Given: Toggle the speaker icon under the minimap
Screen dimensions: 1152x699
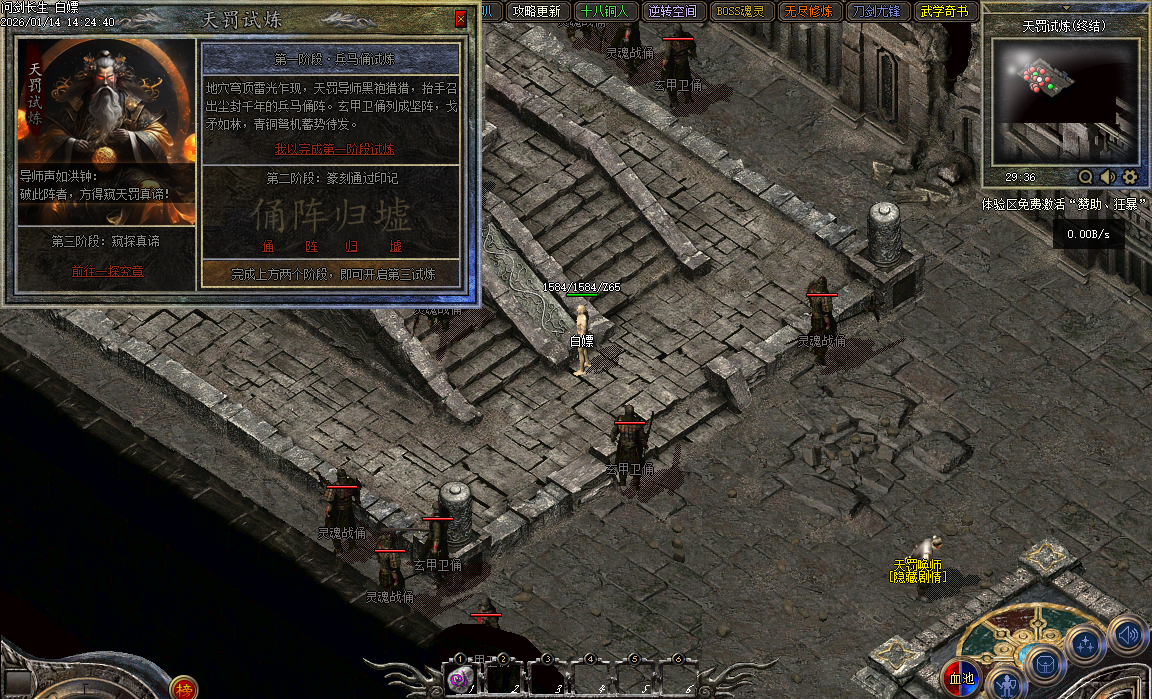Looking at the screenshot, I should coord(1108,177).
